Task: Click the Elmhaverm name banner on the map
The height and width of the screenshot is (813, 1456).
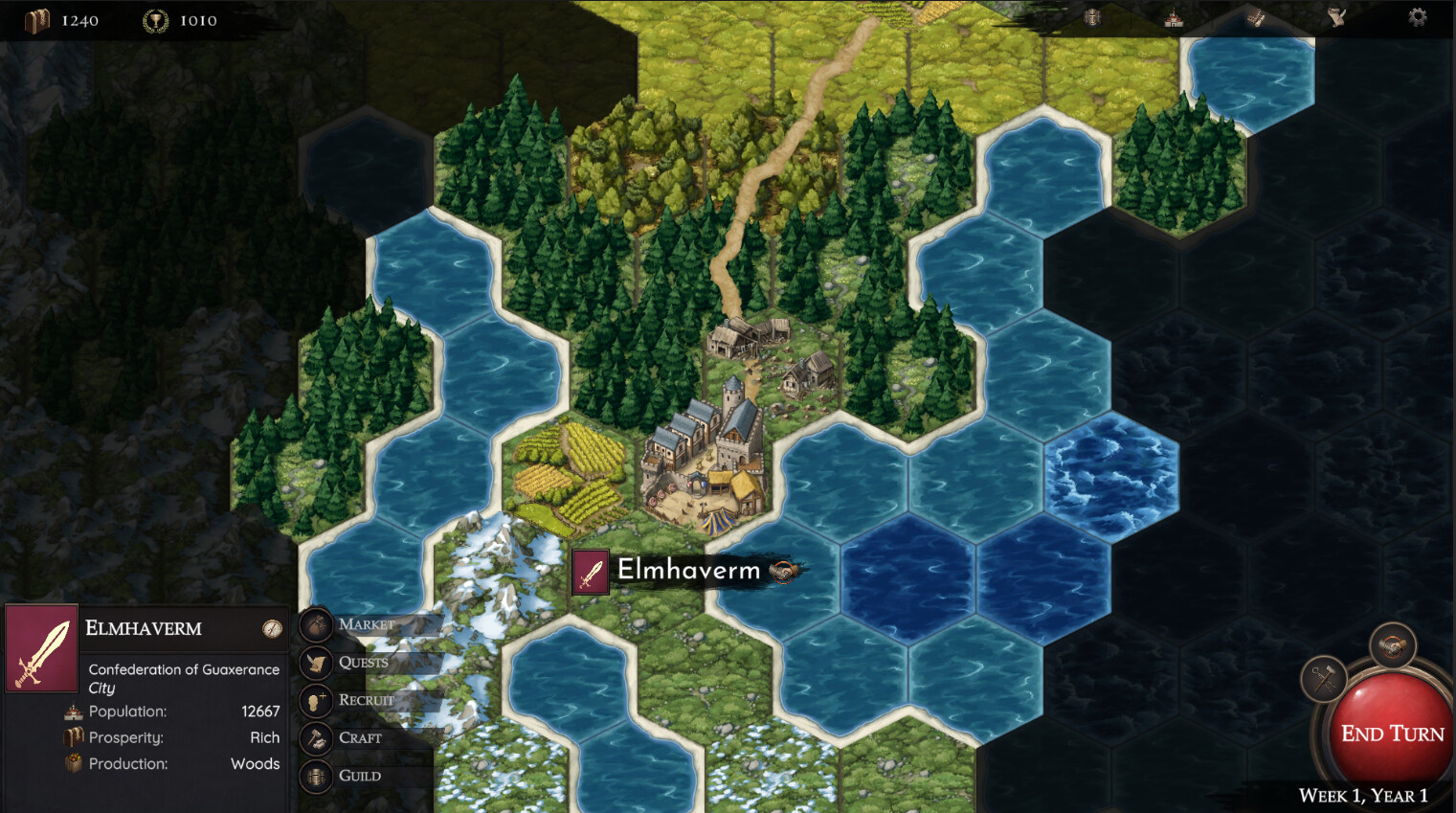Action: (x=687, y=570)
